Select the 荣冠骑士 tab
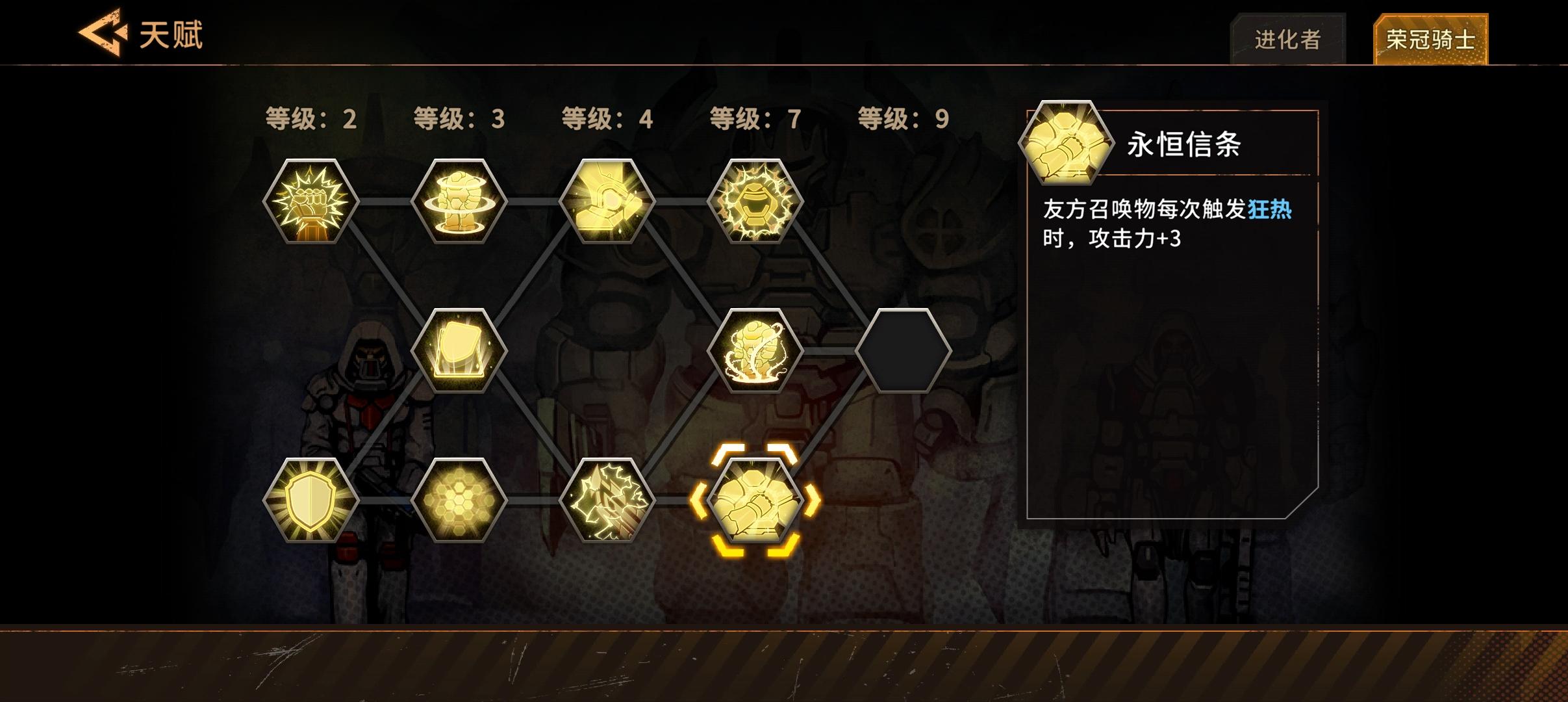The image size is (1568, 702). 1428,38
